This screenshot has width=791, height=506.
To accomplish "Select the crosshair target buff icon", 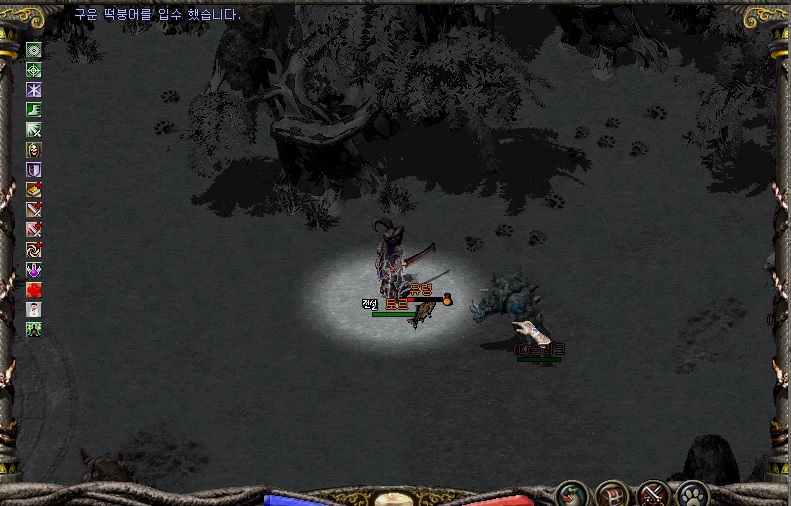I will [x=34, y=70].
